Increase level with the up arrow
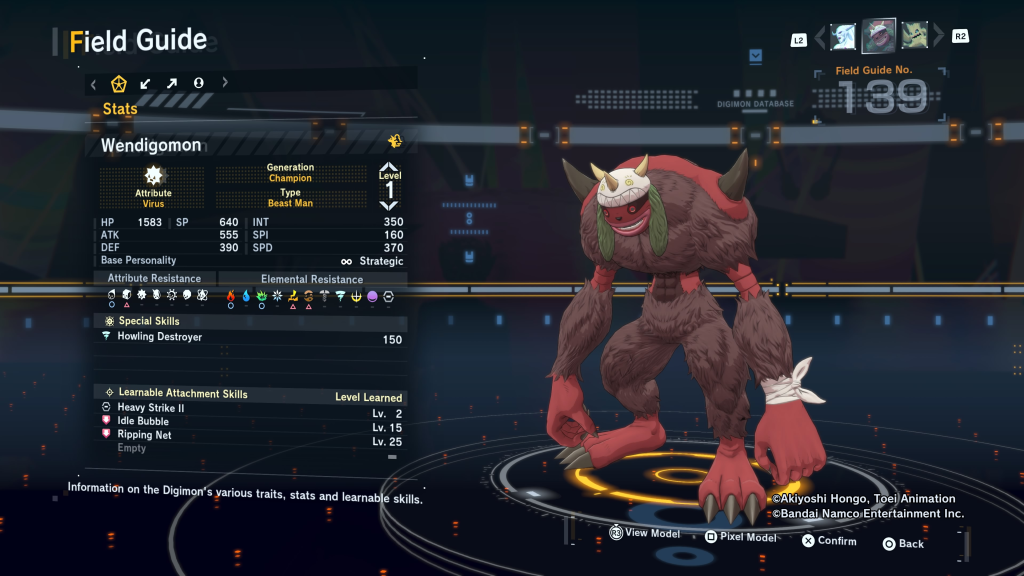The width and height of the screenshot is (1024, 576). point(389,168)
